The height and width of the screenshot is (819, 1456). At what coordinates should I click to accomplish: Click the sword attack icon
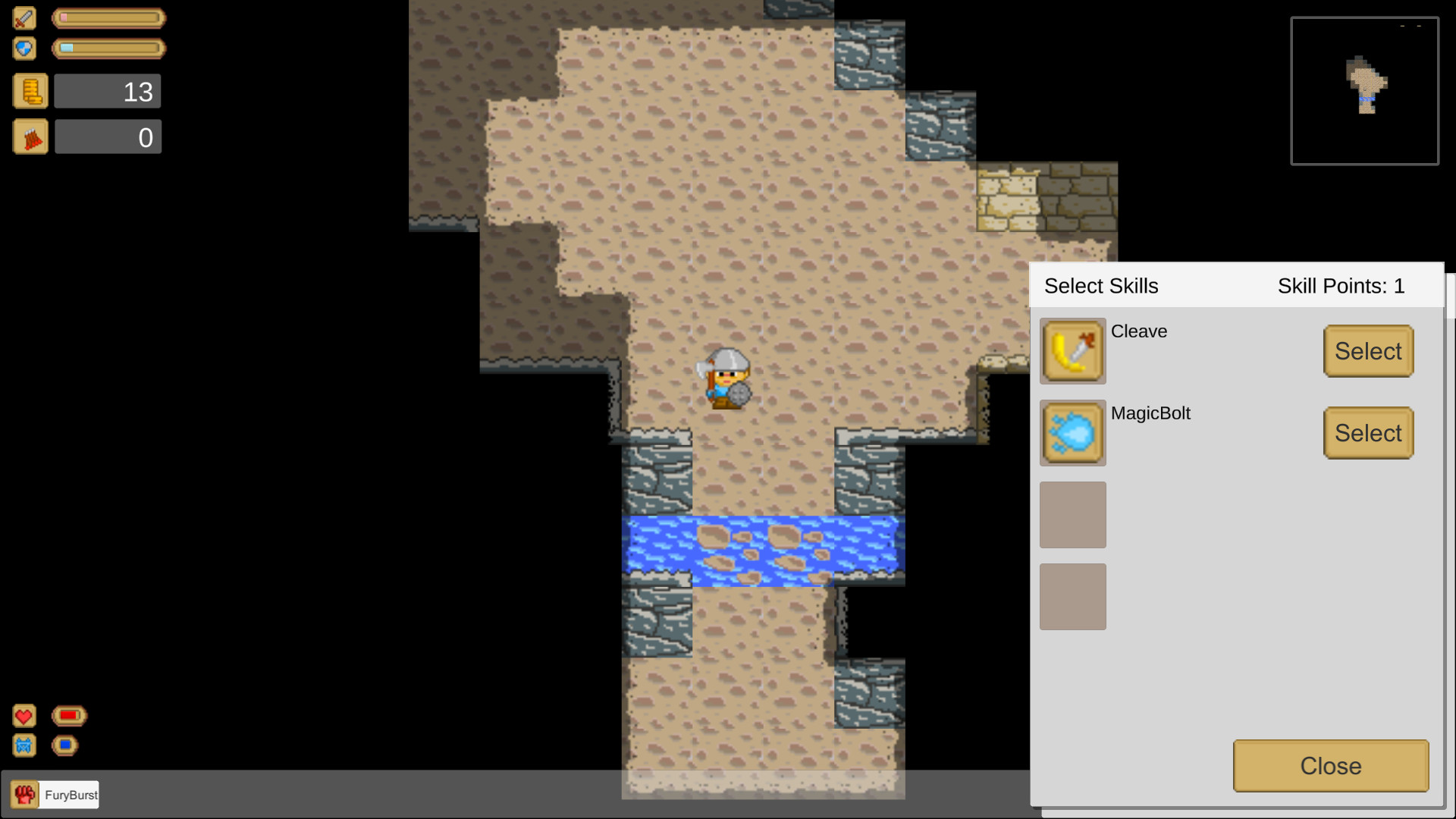[24, 18]
